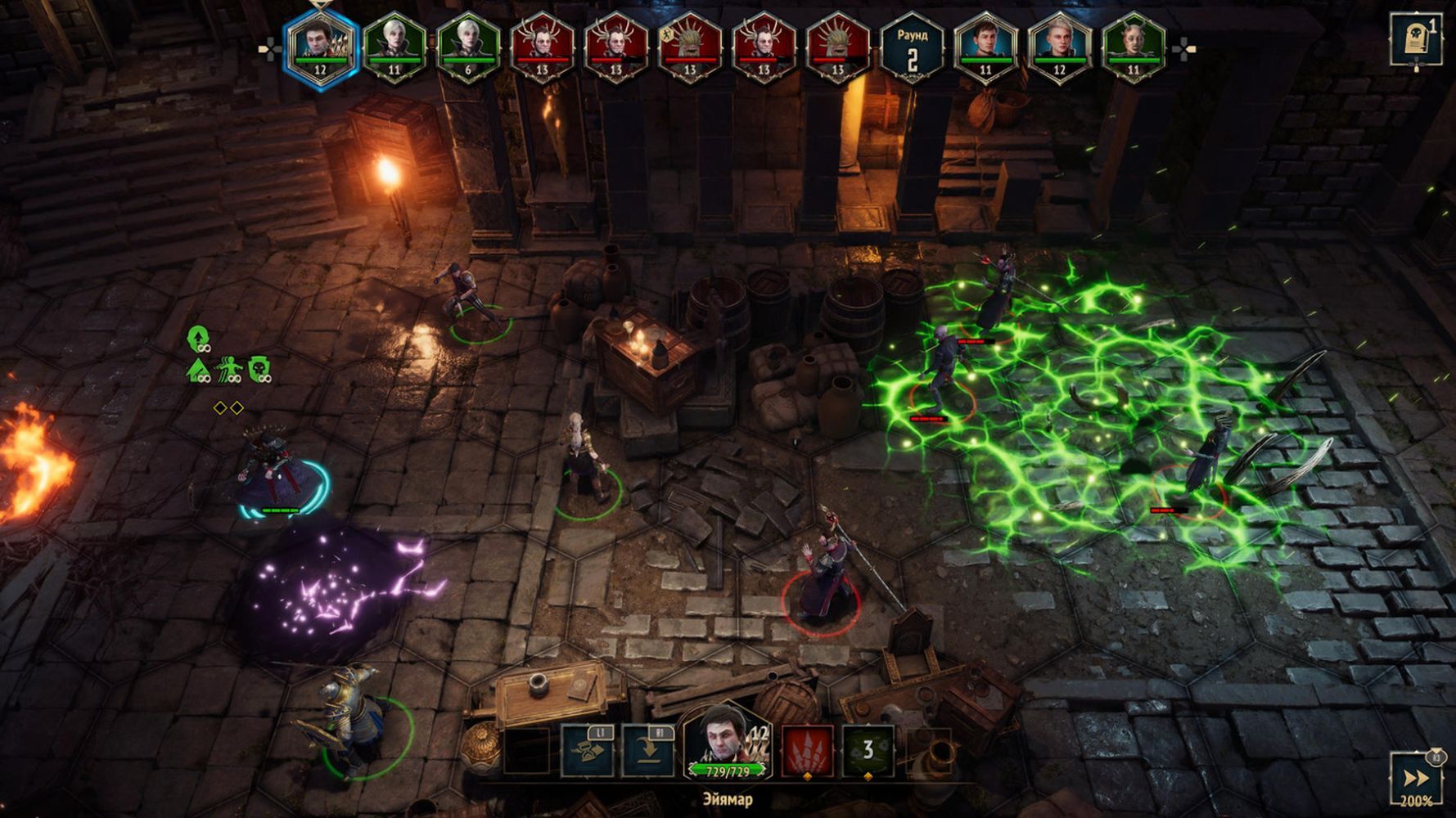1456x818 pixels.
Task: Select the spiky enemy portrait with running badge
Action: coord(689,46)
